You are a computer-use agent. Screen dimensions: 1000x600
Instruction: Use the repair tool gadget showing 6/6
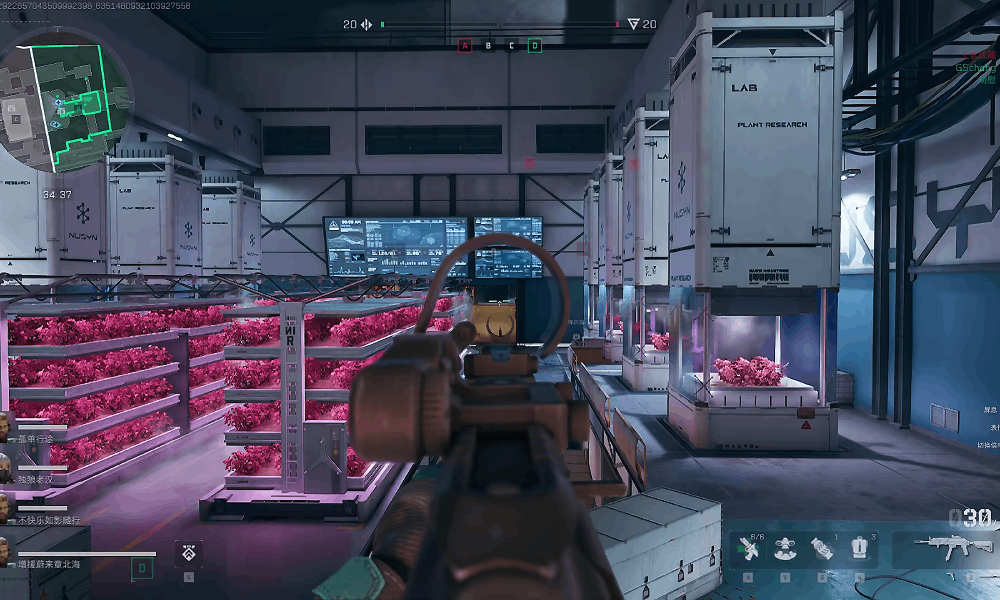point(748,549)
